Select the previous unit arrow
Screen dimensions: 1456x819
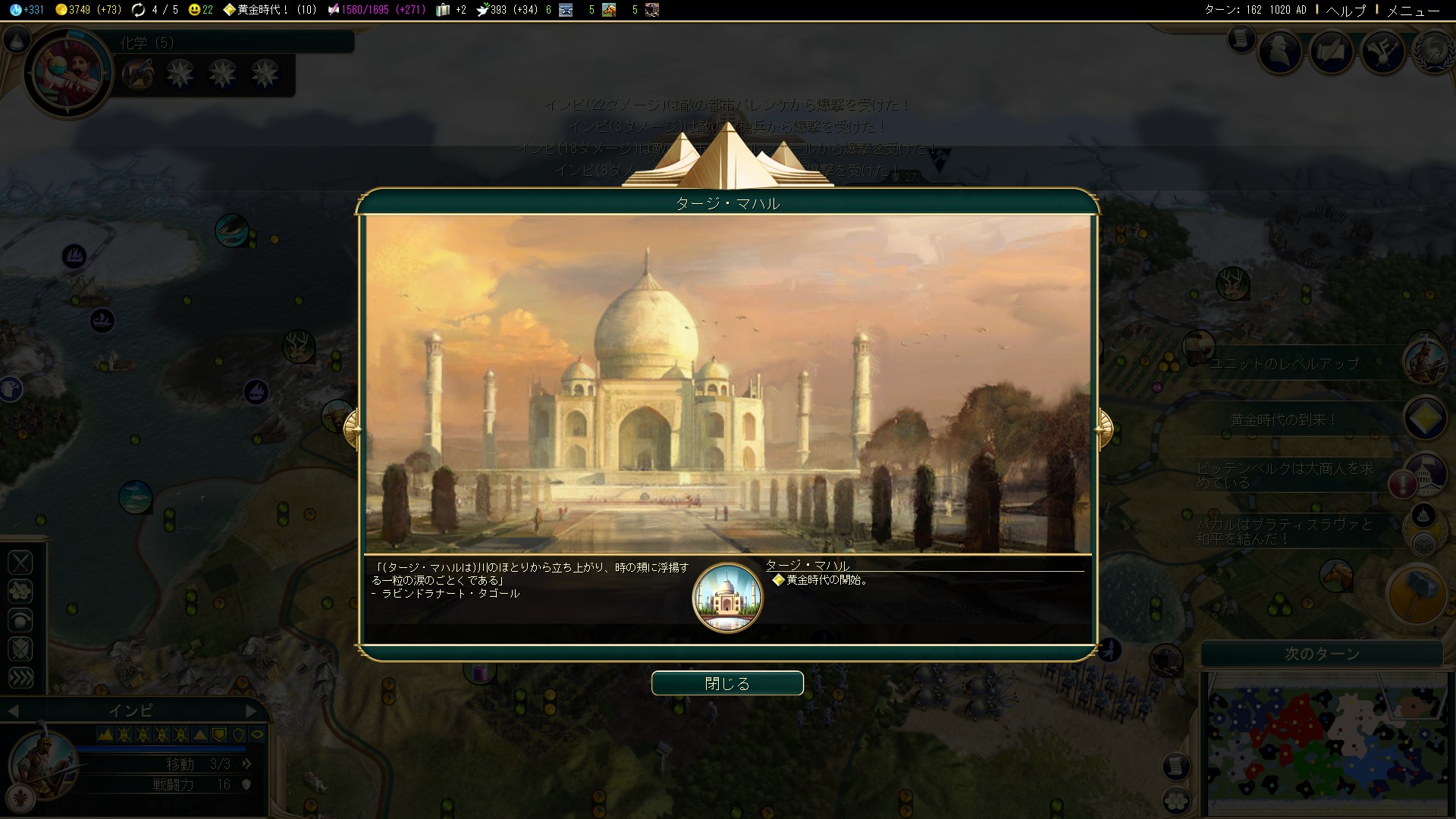click(x=13, y=711)
